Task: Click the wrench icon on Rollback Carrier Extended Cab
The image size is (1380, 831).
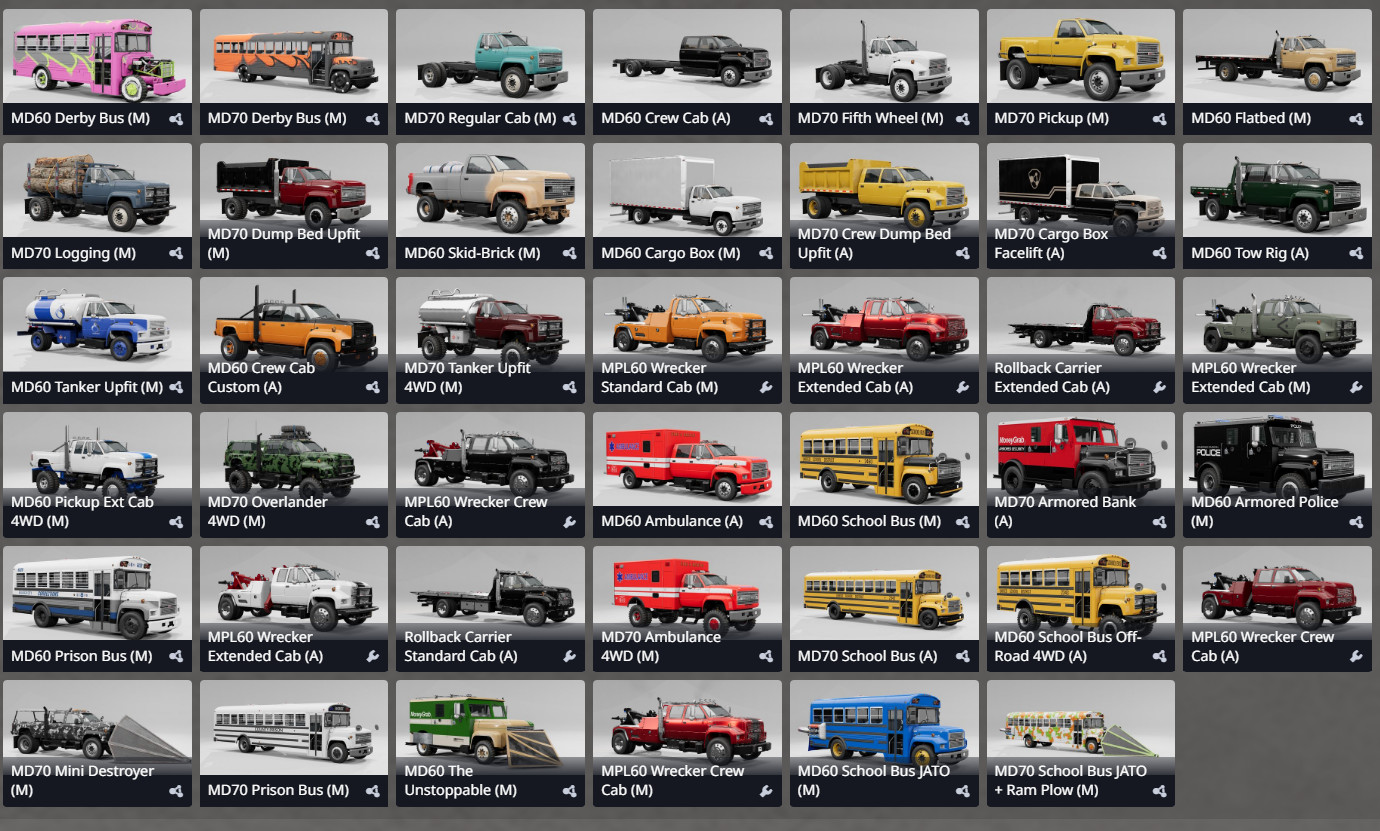Action: coord(1159,387)
